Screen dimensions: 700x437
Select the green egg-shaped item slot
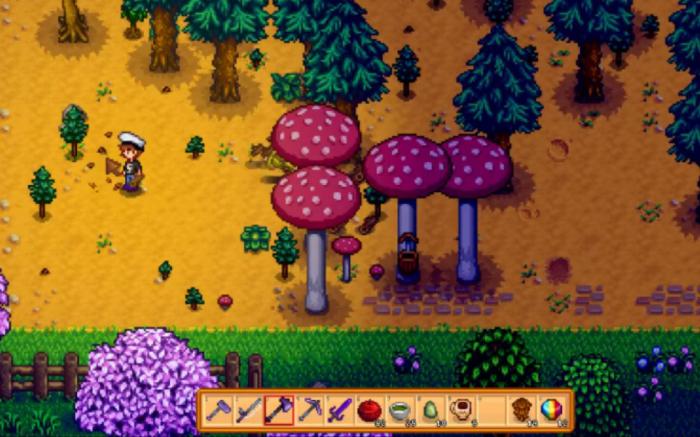(x=430, y=410)
